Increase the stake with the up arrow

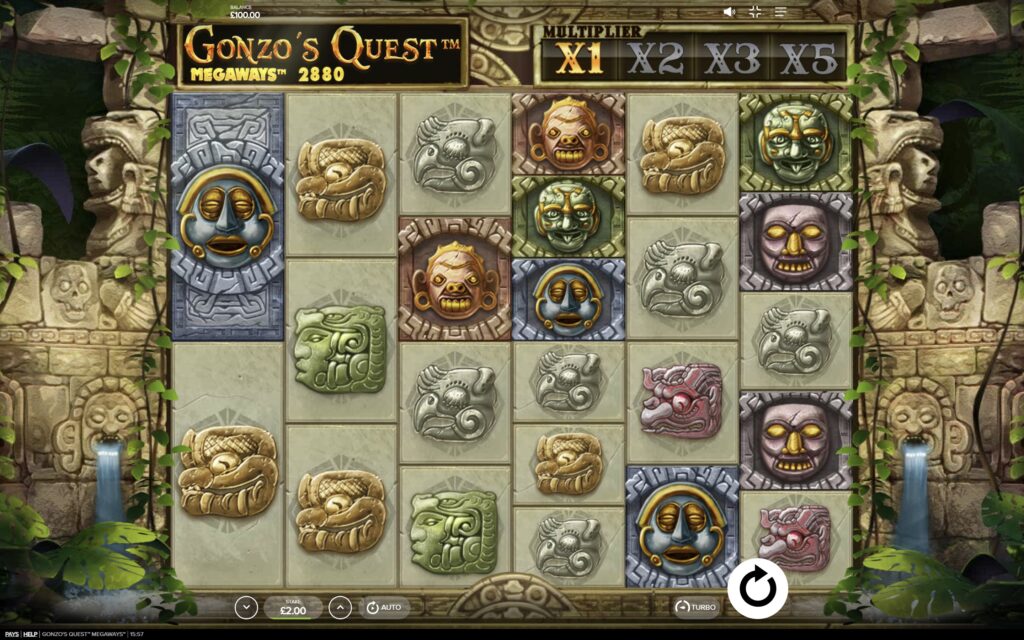340,607
